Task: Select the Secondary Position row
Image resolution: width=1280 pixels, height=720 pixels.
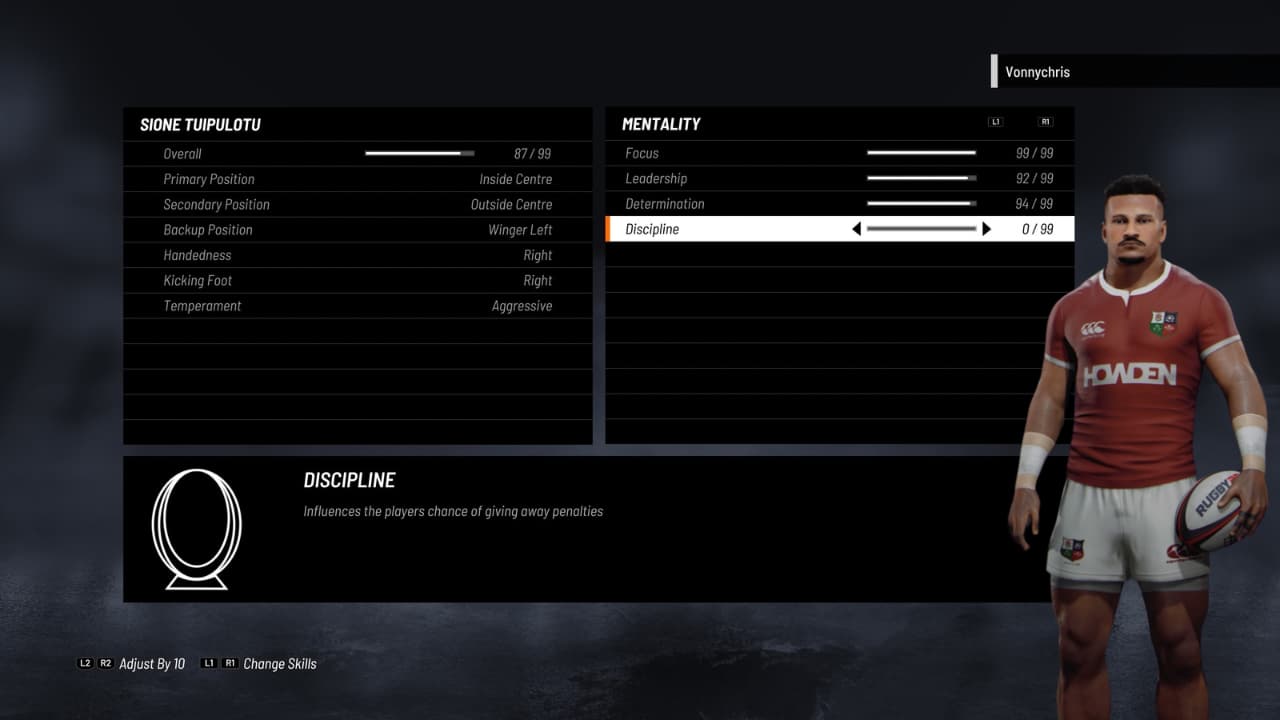Action: (x=357, y=205)
